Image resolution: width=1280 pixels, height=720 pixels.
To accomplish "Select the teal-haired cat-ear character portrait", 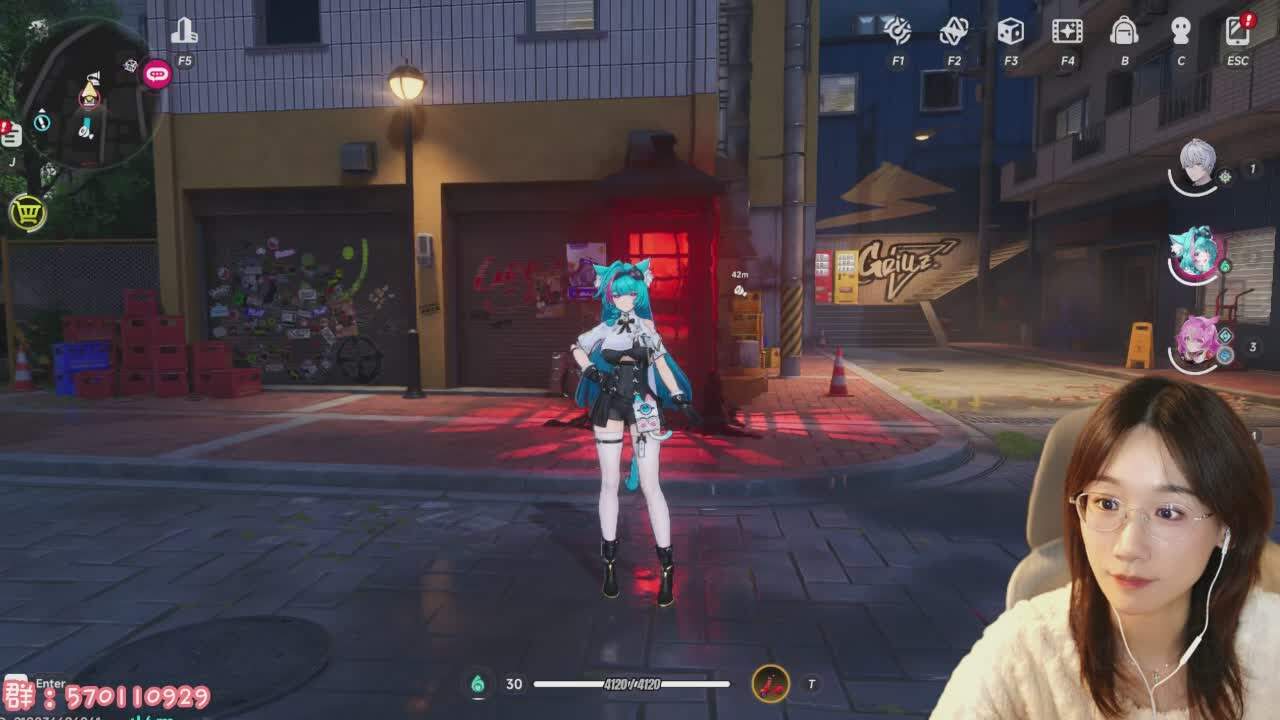I will (1195, 254).
